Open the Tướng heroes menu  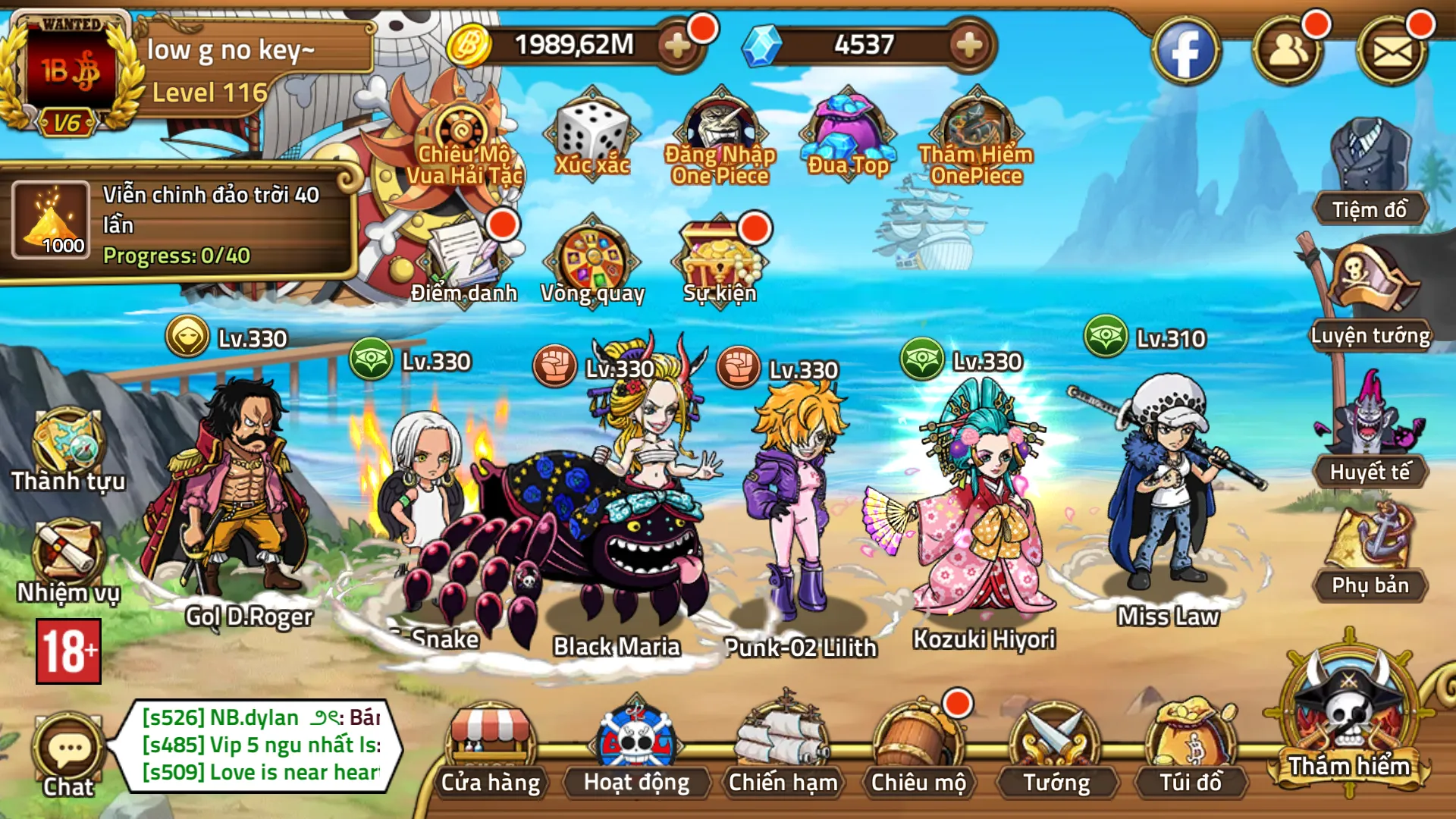pyautogui.click(x=1056, y=747)
